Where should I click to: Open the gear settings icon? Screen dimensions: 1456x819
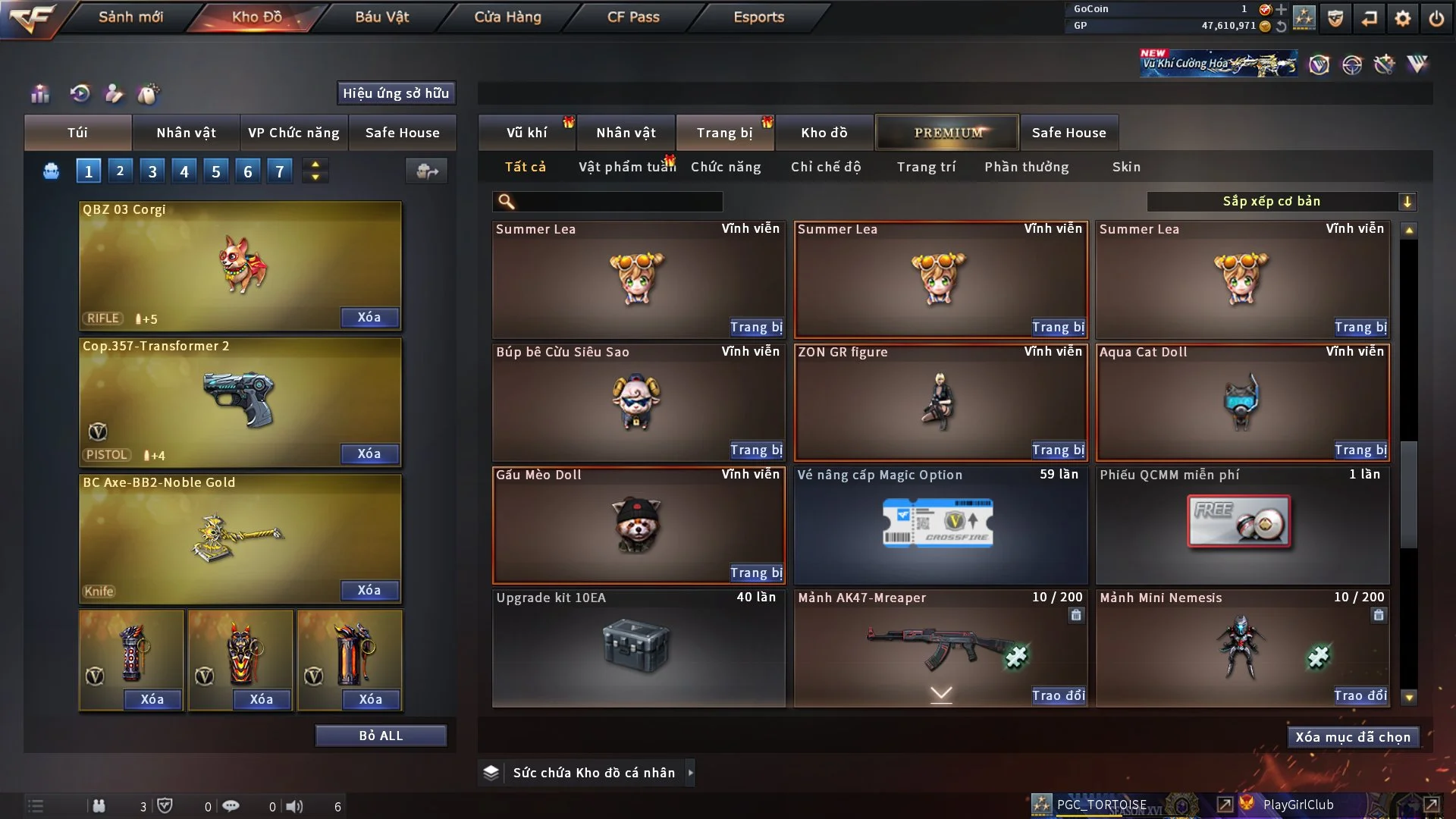pyautogui.click(x=1403, y=18)
